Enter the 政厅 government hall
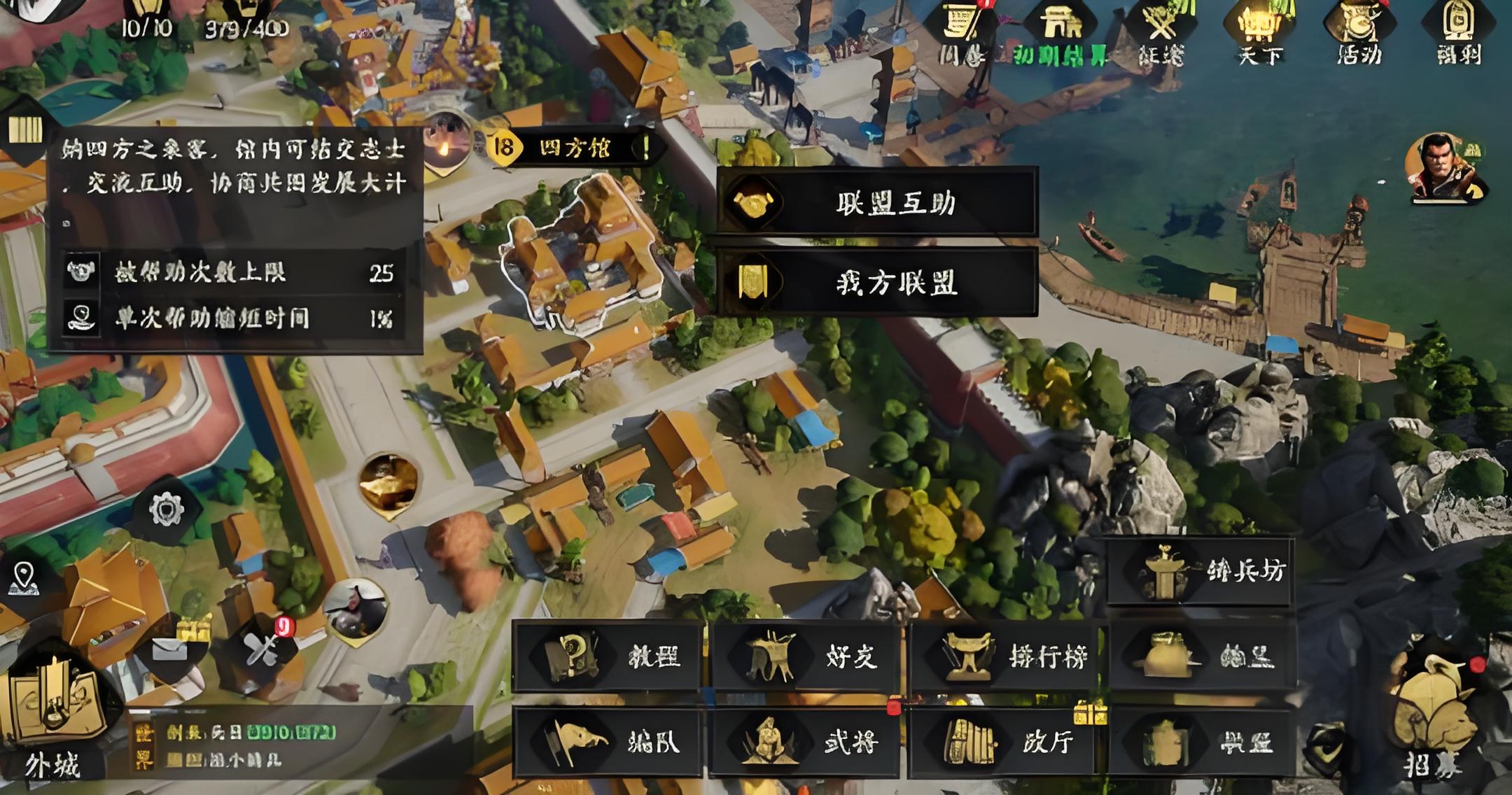 (1005, 742)
